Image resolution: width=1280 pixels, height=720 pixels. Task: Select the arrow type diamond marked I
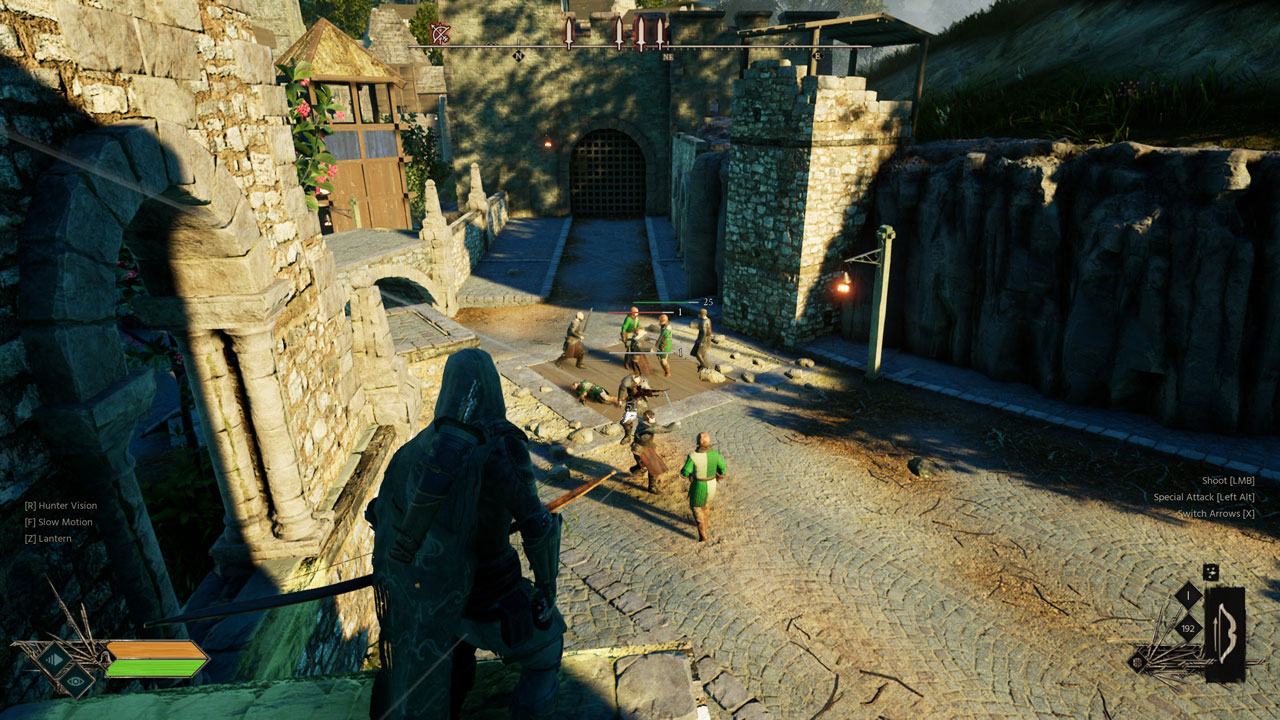coord(1188,597)
